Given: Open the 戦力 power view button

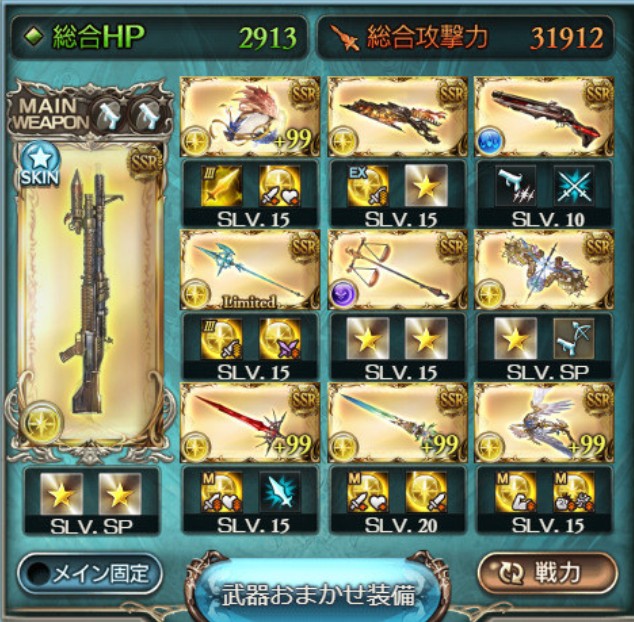Looking at the screenshot, I should [x=547, y=574].
